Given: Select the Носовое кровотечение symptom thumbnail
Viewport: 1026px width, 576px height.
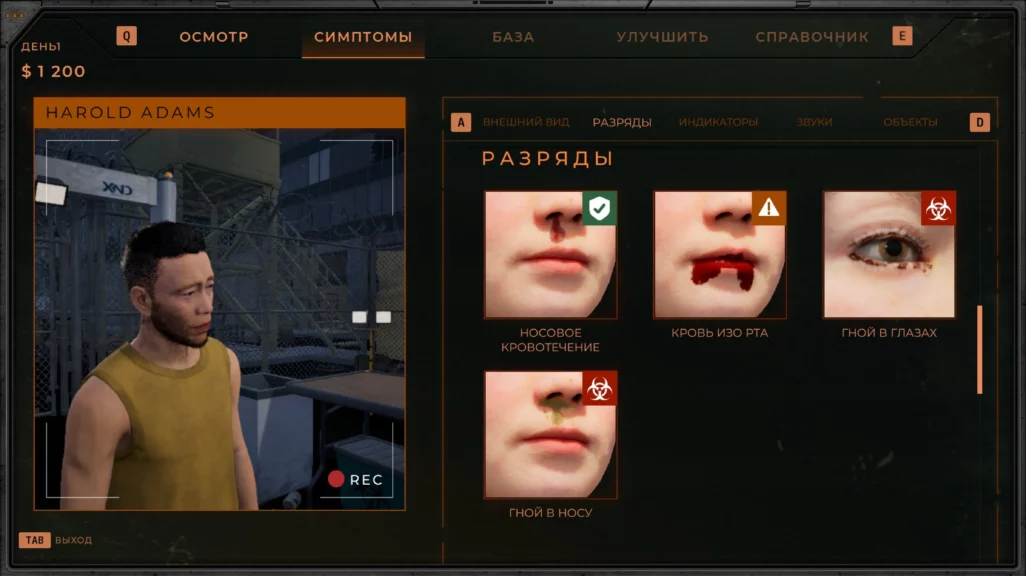Looking at the screenshot, I should (x=551, y=255).
